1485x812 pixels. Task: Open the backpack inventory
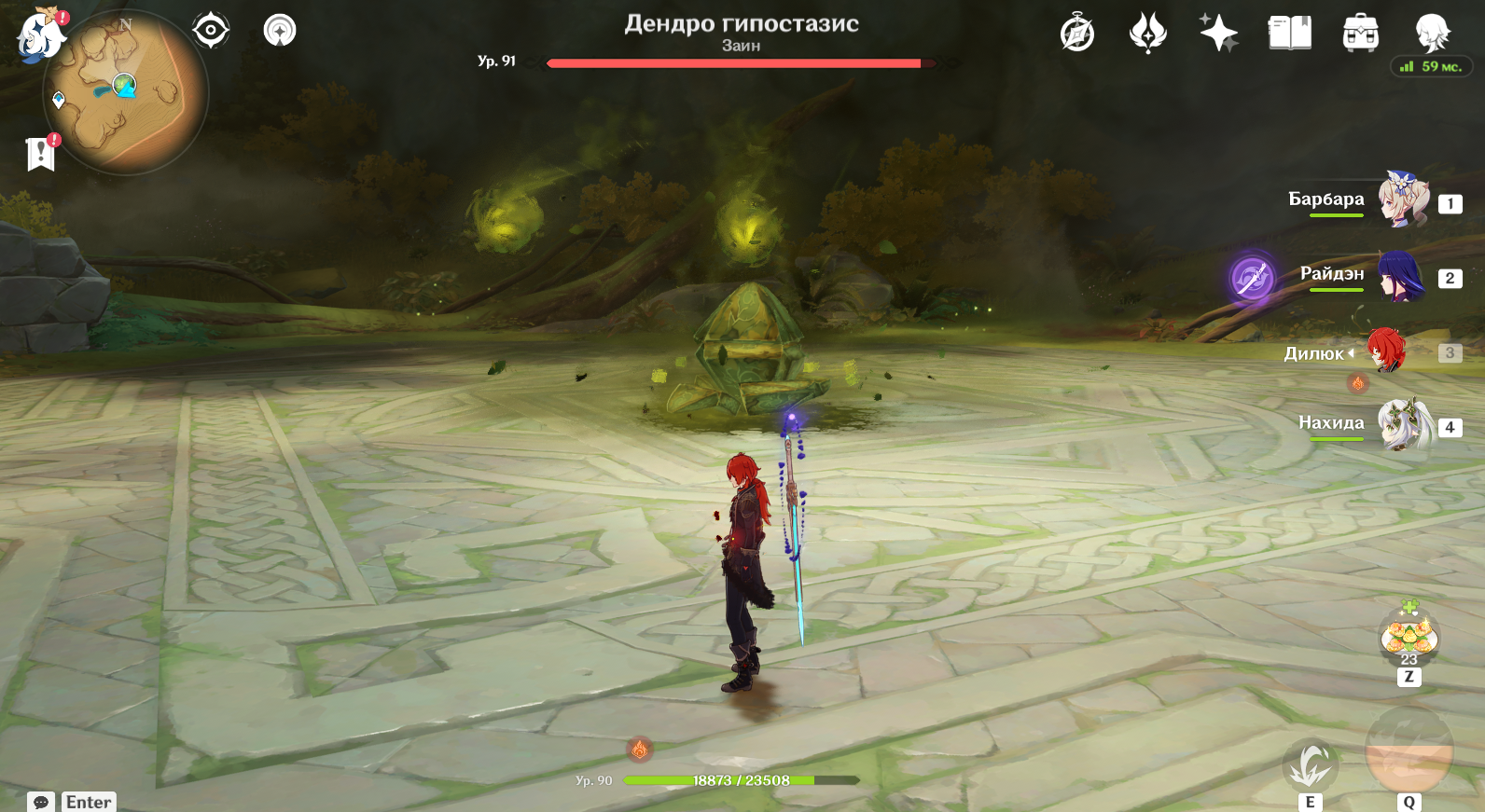(1361, 34)
